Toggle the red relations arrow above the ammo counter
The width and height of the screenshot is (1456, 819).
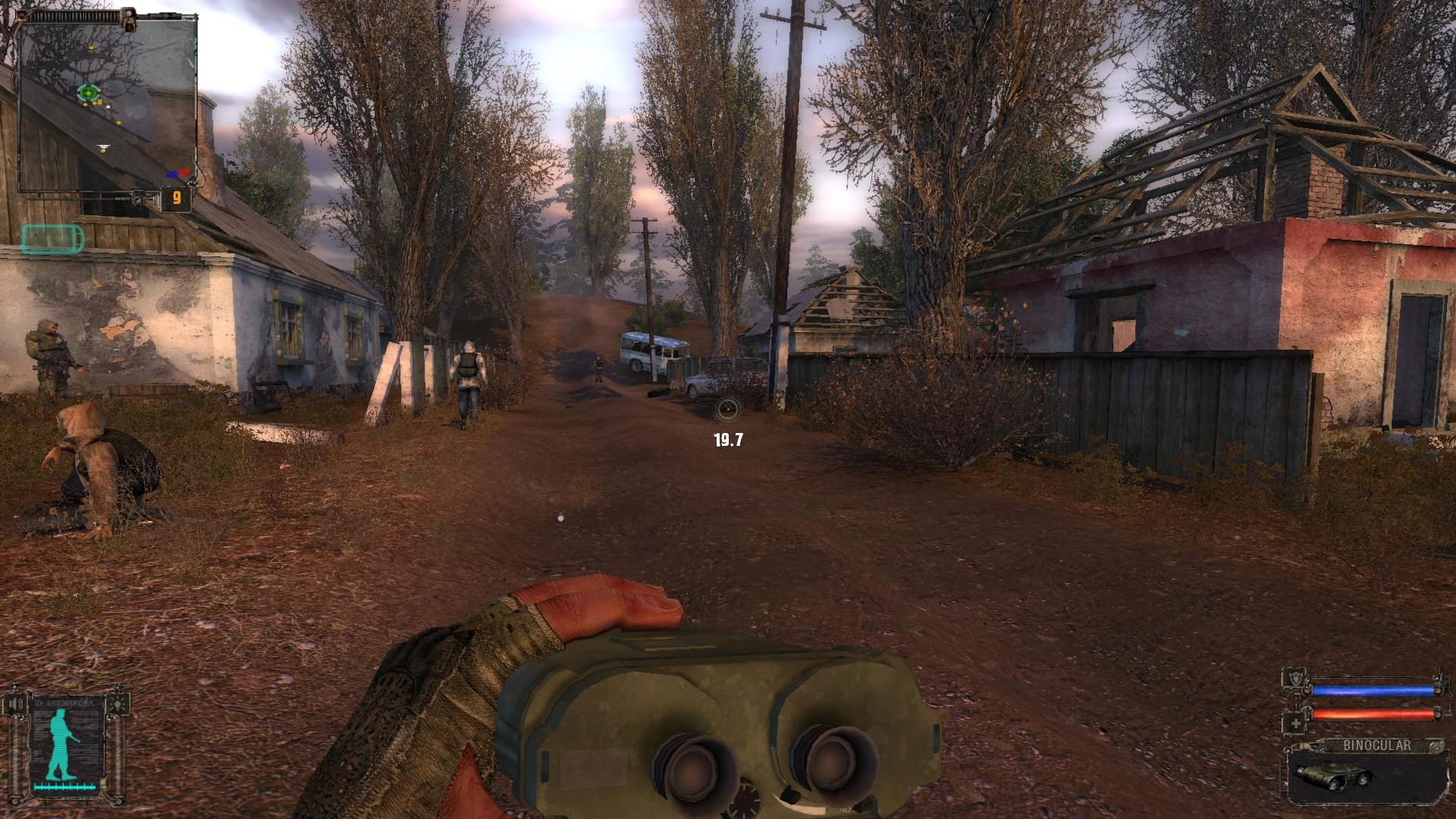pos(185,172)
